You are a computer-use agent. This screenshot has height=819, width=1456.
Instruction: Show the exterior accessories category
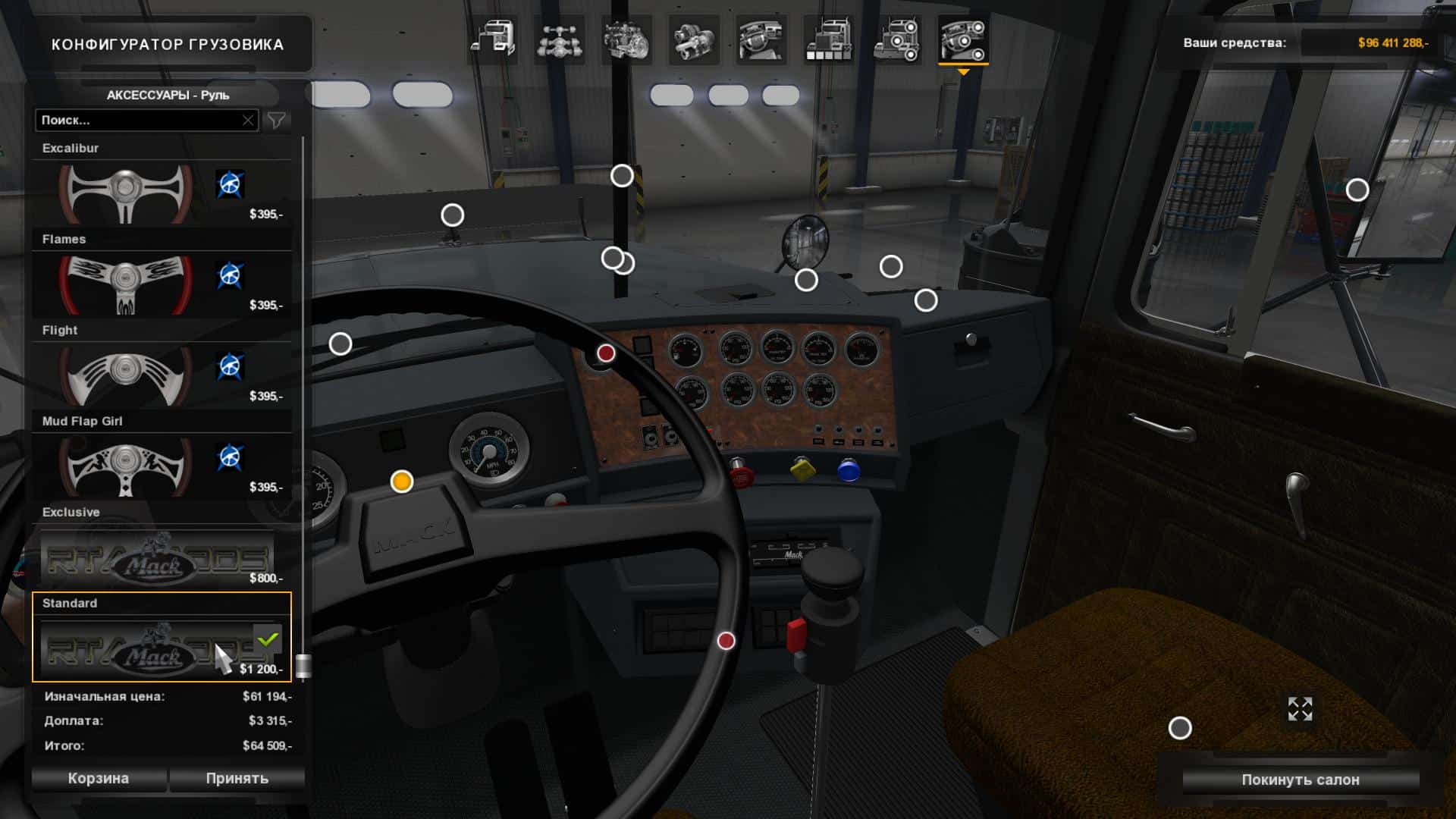coord(896,40)
